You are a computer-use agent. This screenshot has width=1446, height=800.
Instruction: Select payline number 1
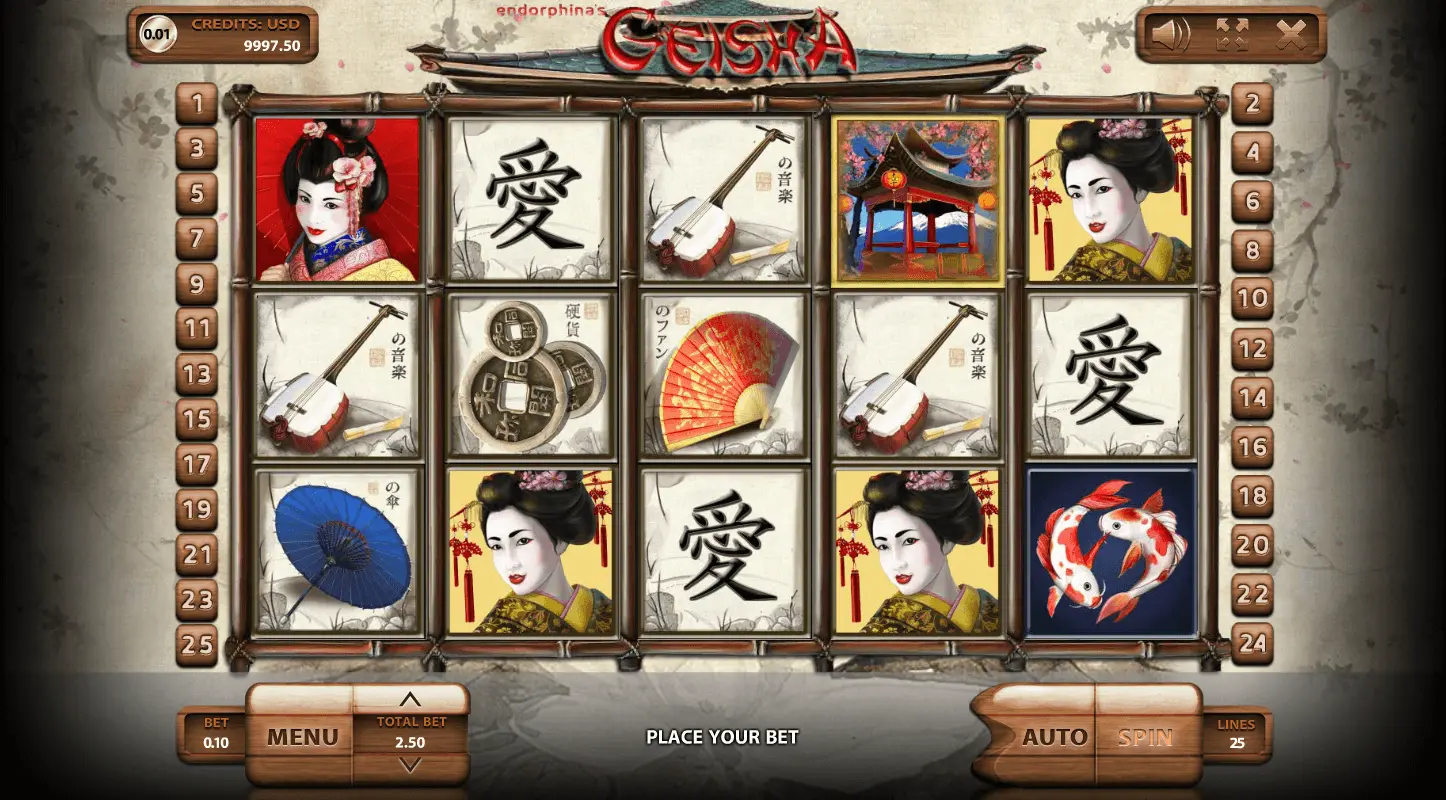pyautogui.click(x=197, y=103)
